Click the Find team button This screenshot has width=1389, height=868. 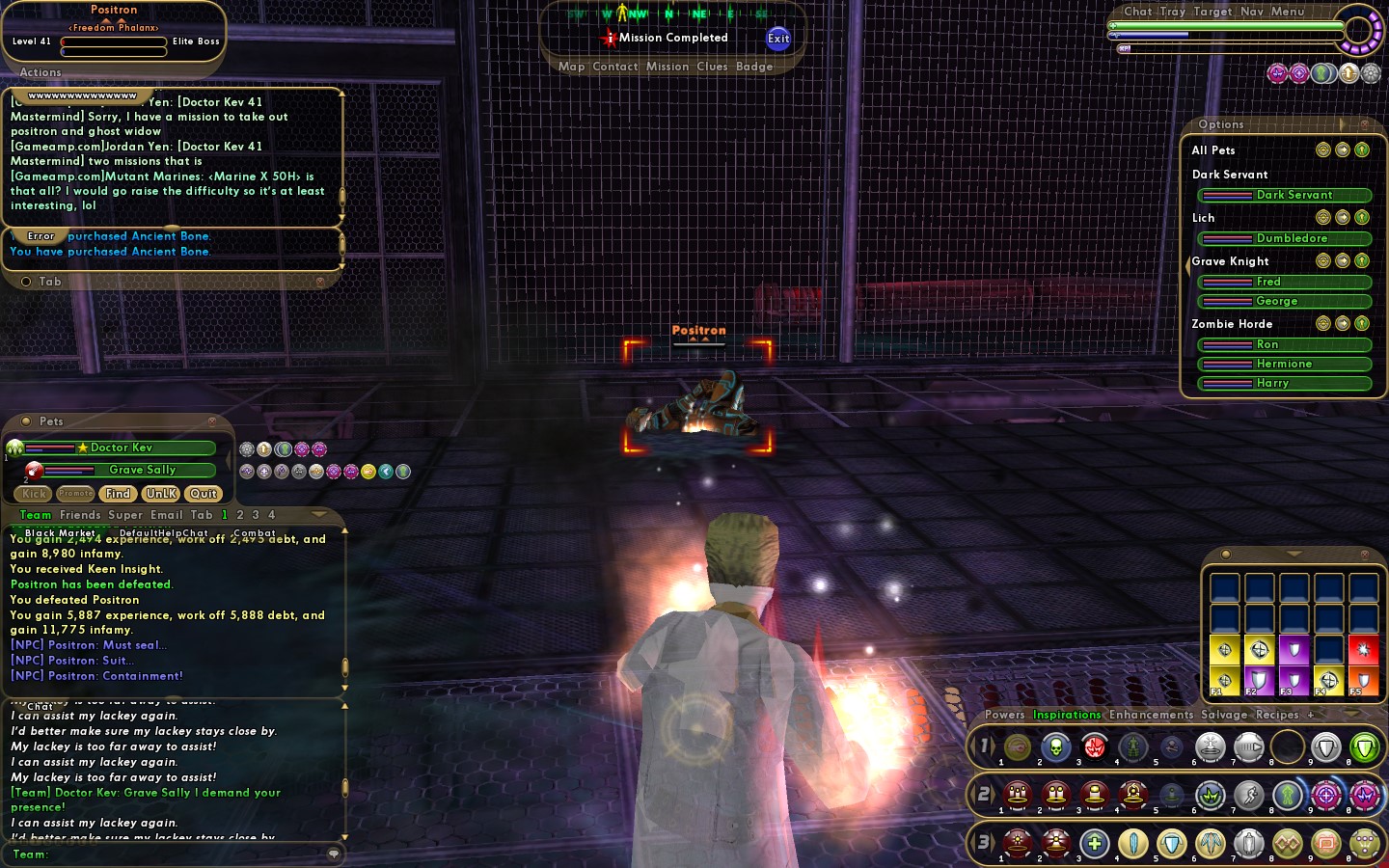(x=118, y=494)
